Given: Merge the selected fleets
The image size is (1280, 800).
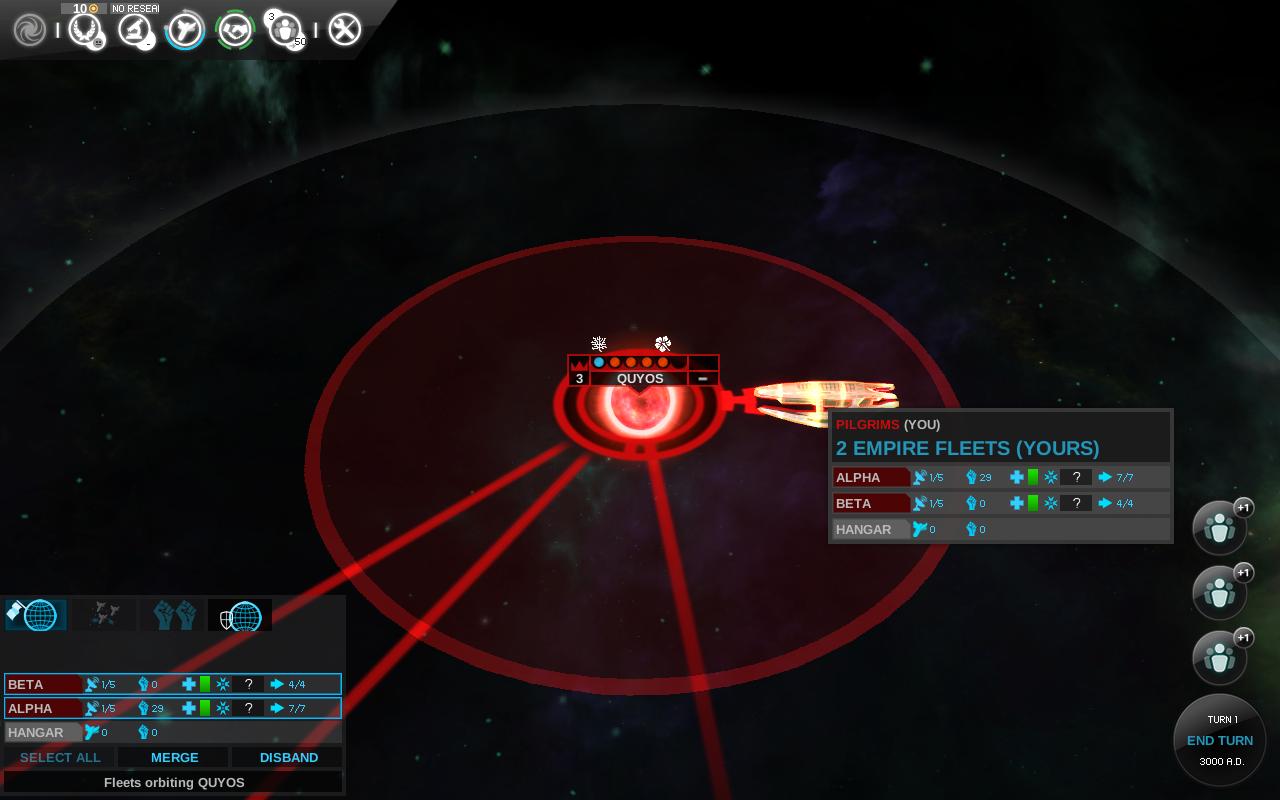Looking at the screenshot, I should (x=175, y=757).
